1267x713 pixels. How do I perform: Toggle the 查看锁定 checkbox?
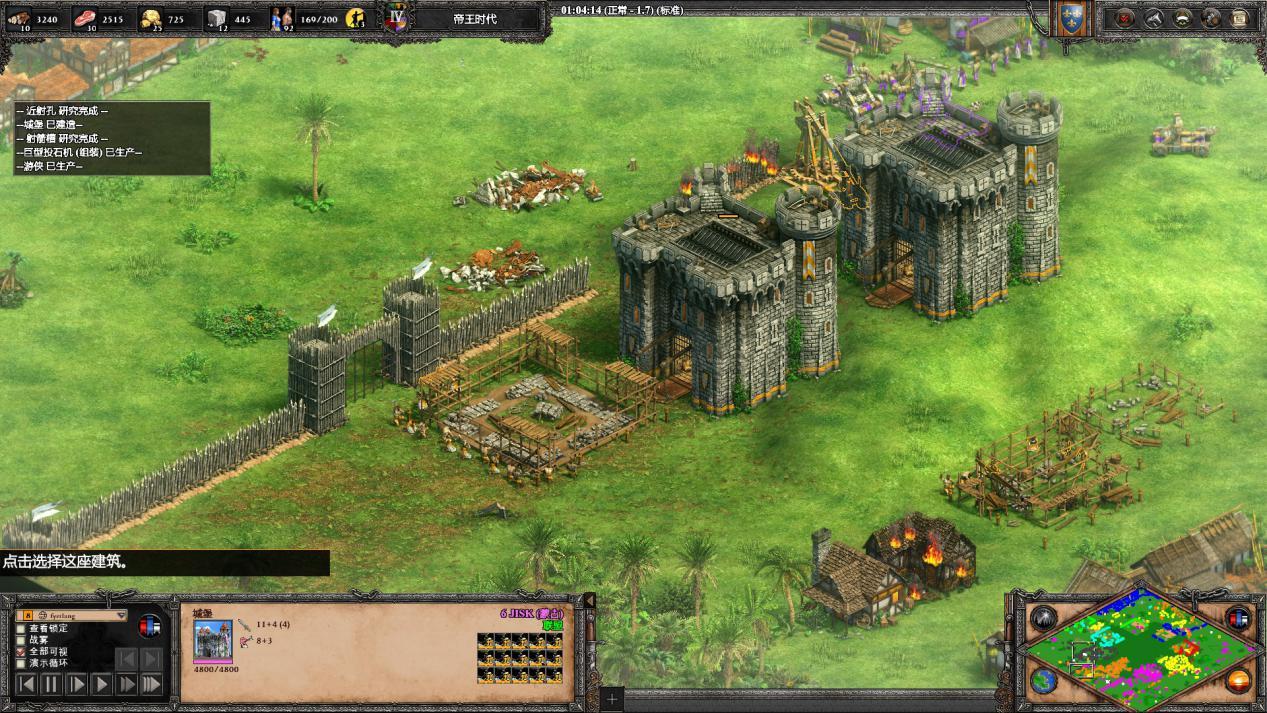coord(21,628)
